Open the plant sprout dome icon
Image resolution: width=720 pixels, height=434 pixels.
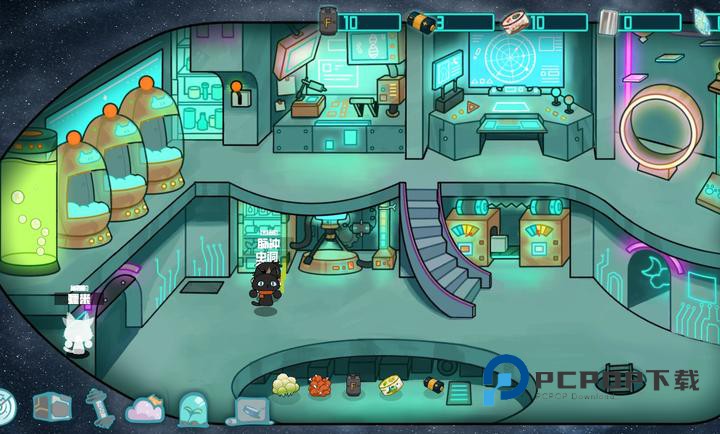195,409
